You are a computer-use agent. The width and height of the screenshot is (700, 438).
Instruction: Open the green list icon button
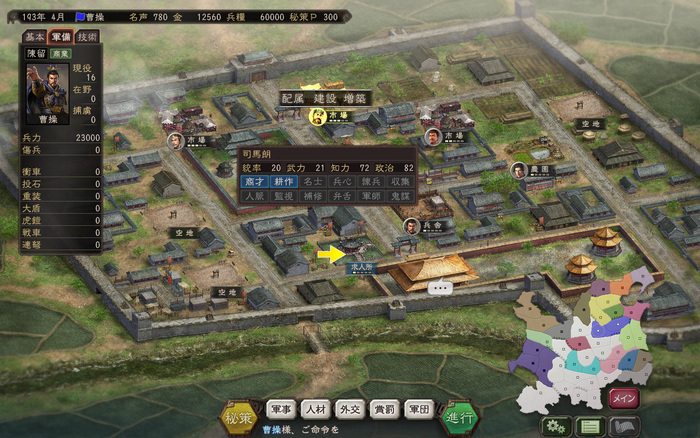point(590,426)
